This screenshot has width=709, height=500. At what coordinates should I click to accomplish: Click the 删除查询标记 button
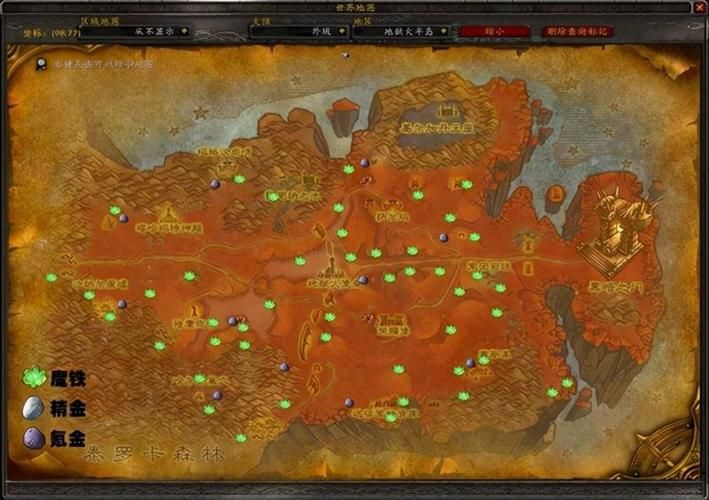pyautogui.click(x=579, y=31)
